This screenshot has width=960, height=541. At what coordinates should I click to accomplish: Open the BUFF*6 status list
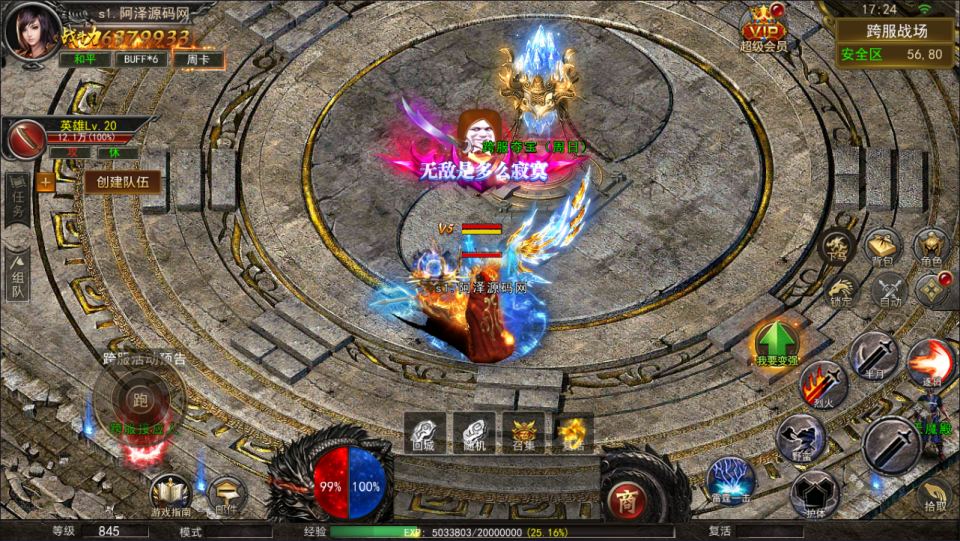(x=141, y=60)
